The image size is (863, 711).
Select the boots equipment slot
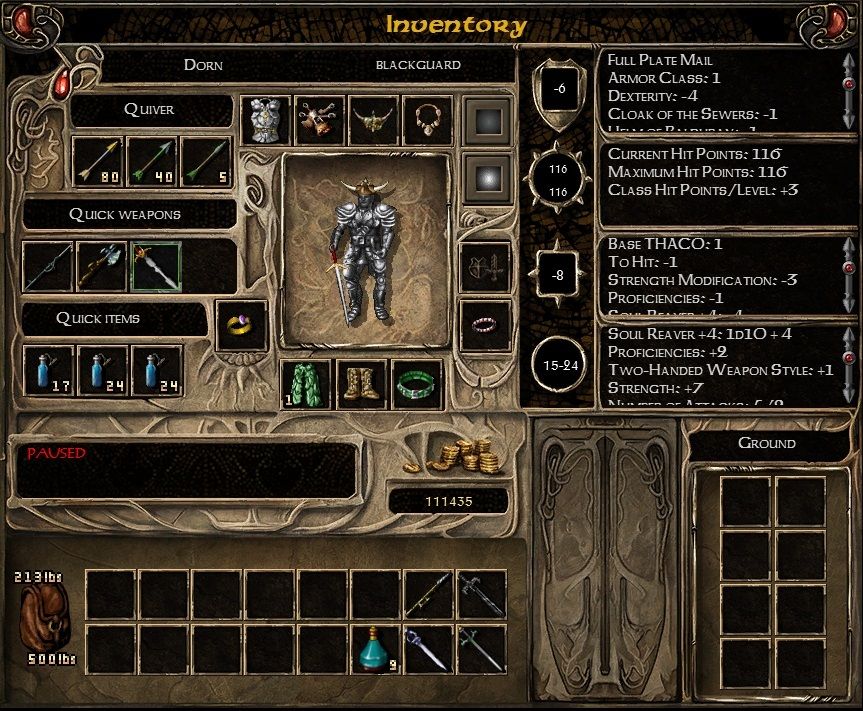click(x=361, y=385)
